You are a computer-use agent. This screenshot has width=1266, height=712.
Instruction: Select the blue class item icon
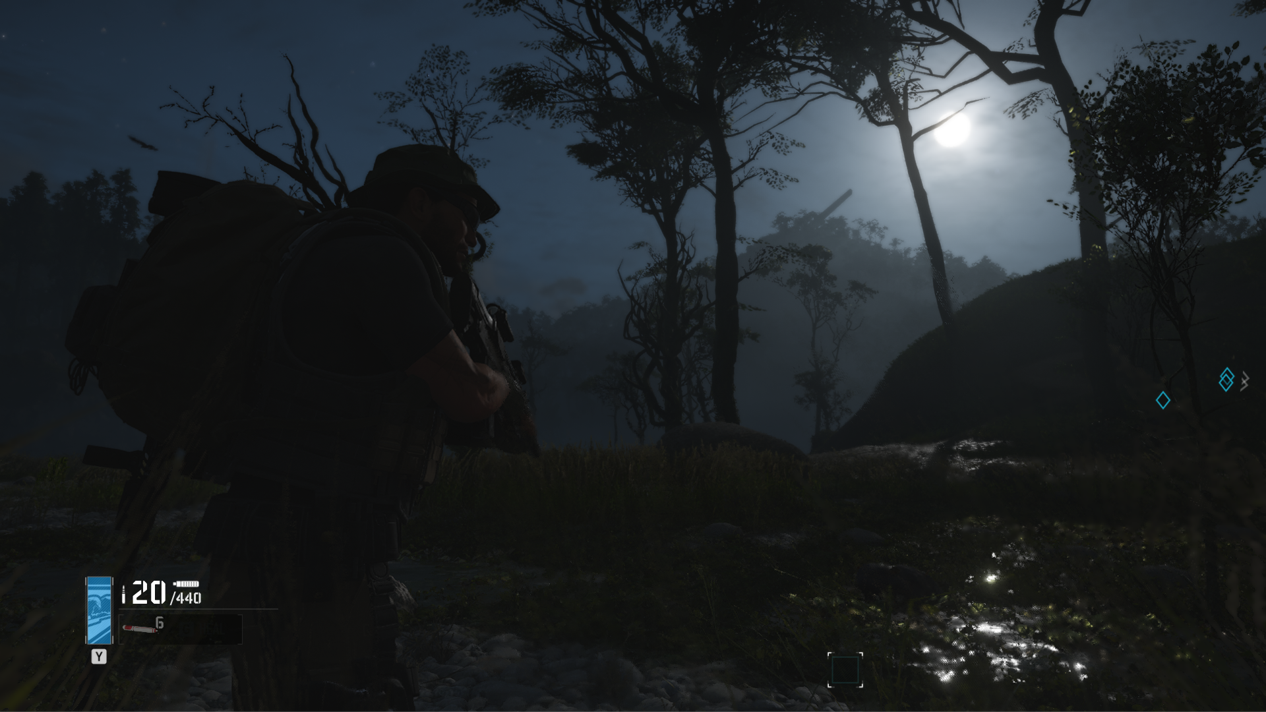coord(99,610)
